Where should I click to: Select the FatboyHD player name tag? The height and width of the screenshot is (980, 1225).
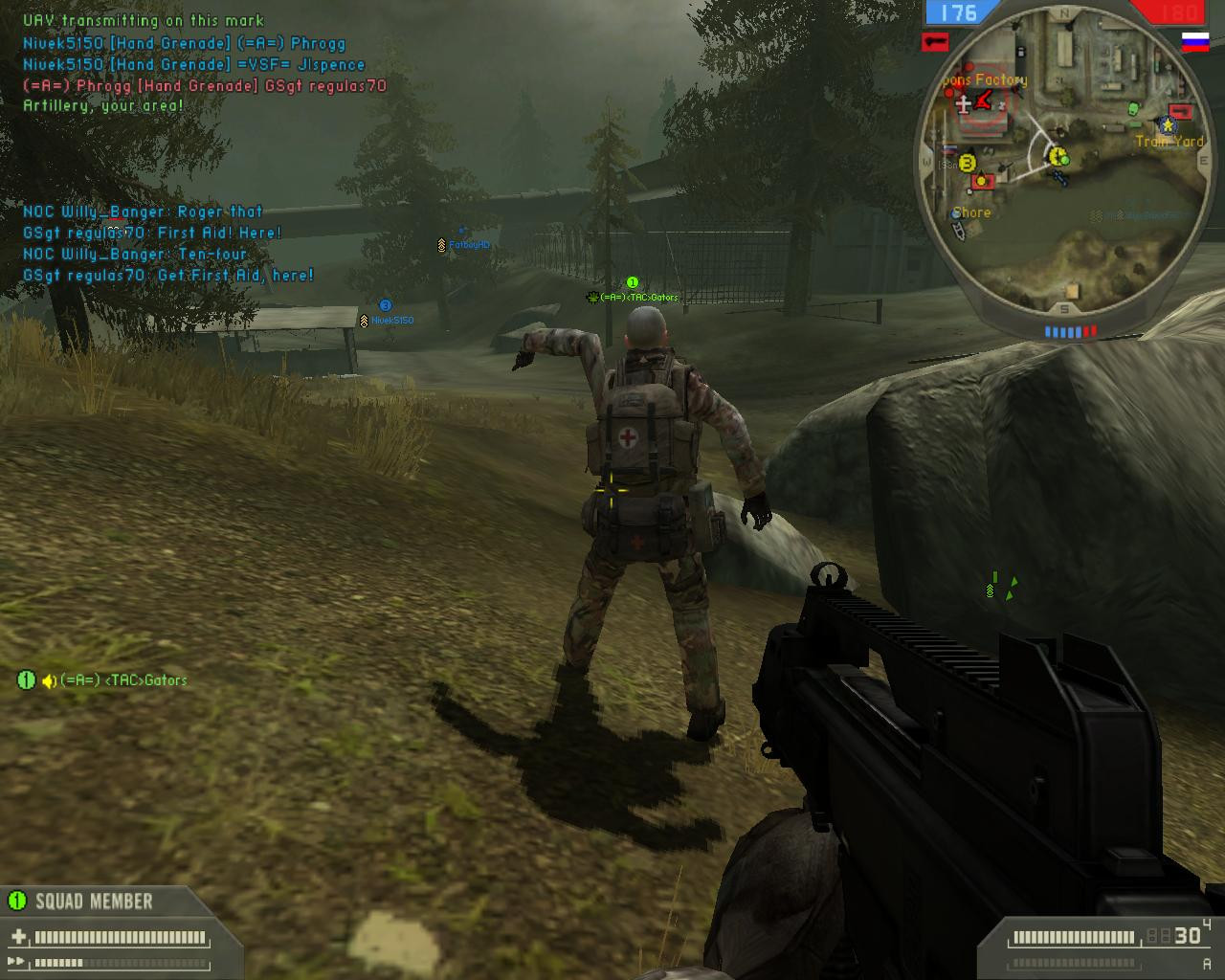[x=469, y=245]
